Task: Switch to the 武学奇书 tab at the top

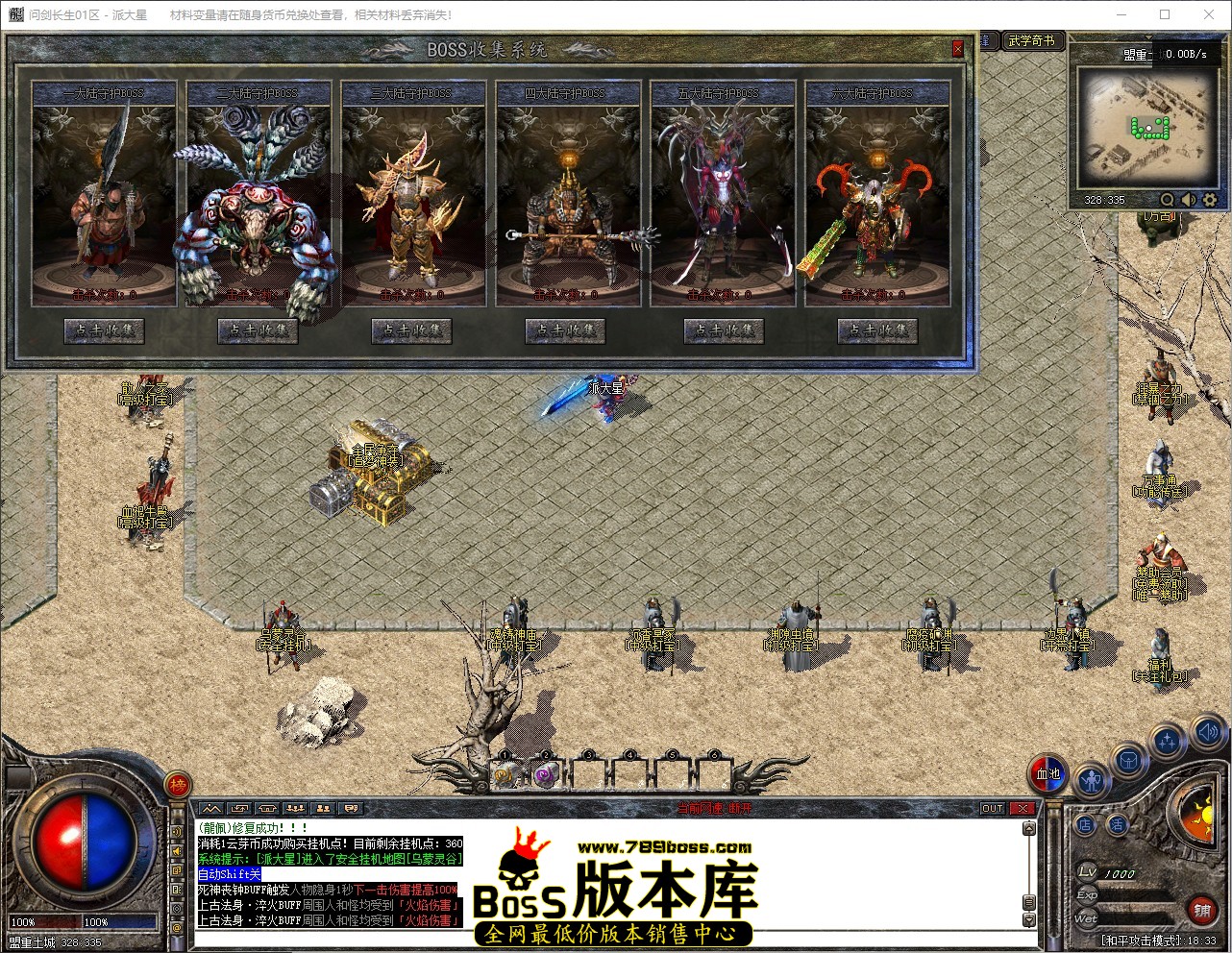Action: (1032, 41)
